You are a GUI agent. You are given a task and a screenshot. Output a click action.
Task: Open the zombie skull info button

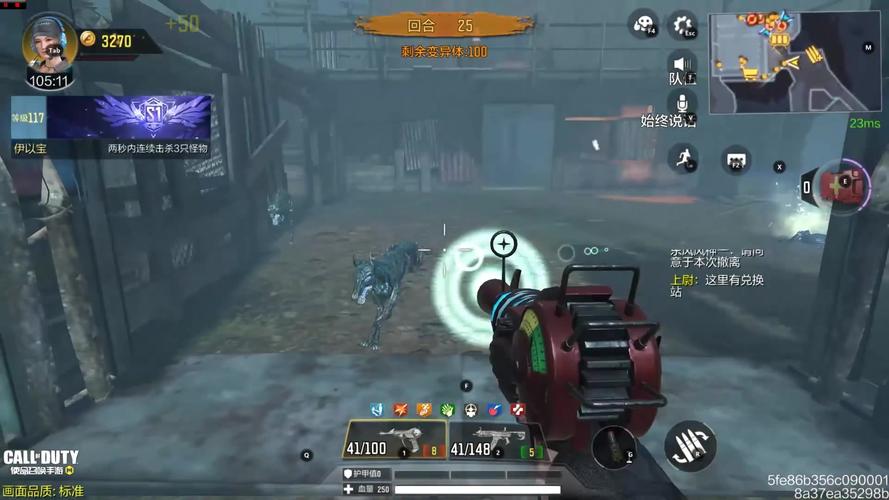pos(644,25)
